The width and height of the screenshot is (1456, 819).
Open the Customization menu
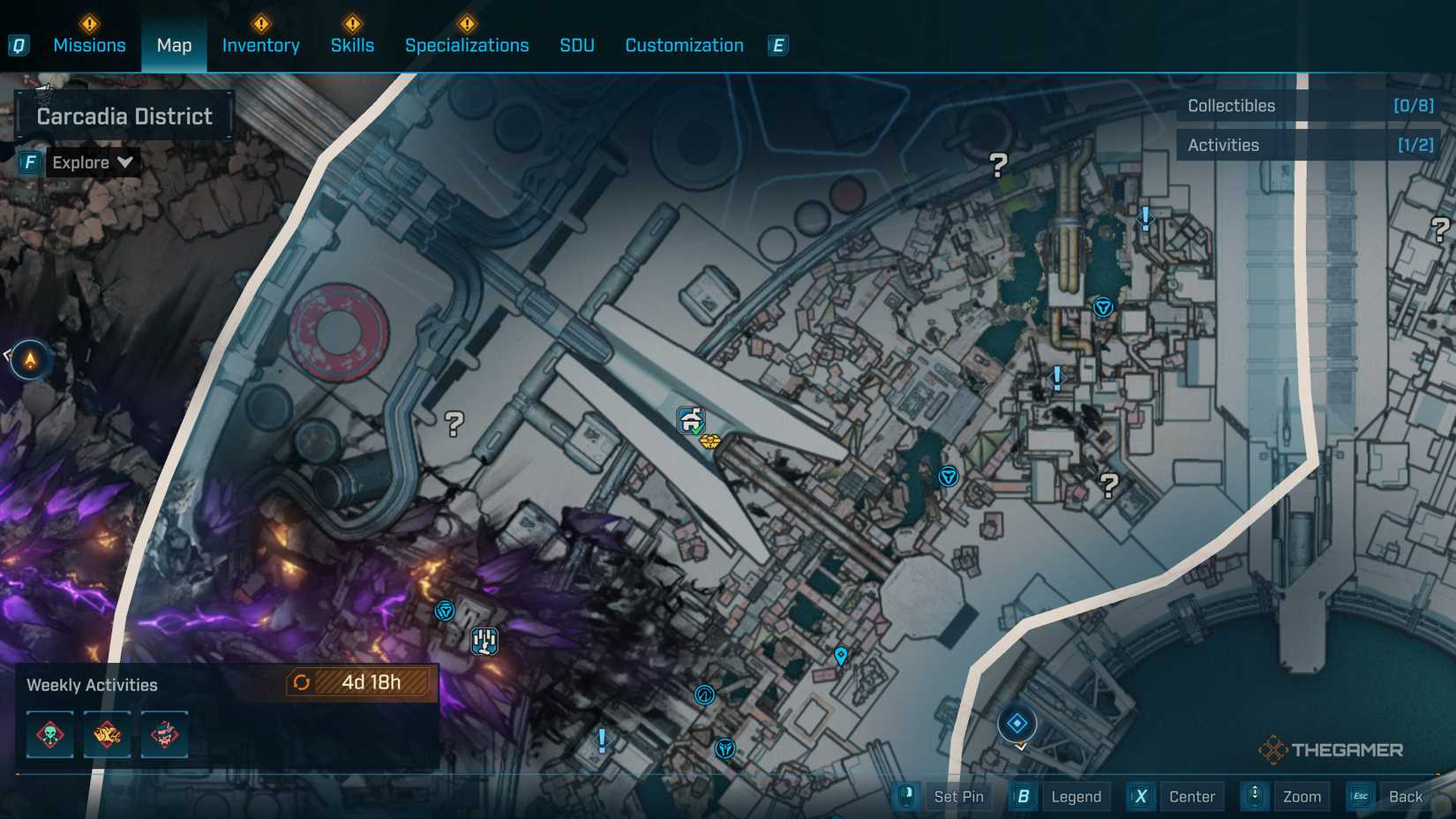click(x=683, y=45)
